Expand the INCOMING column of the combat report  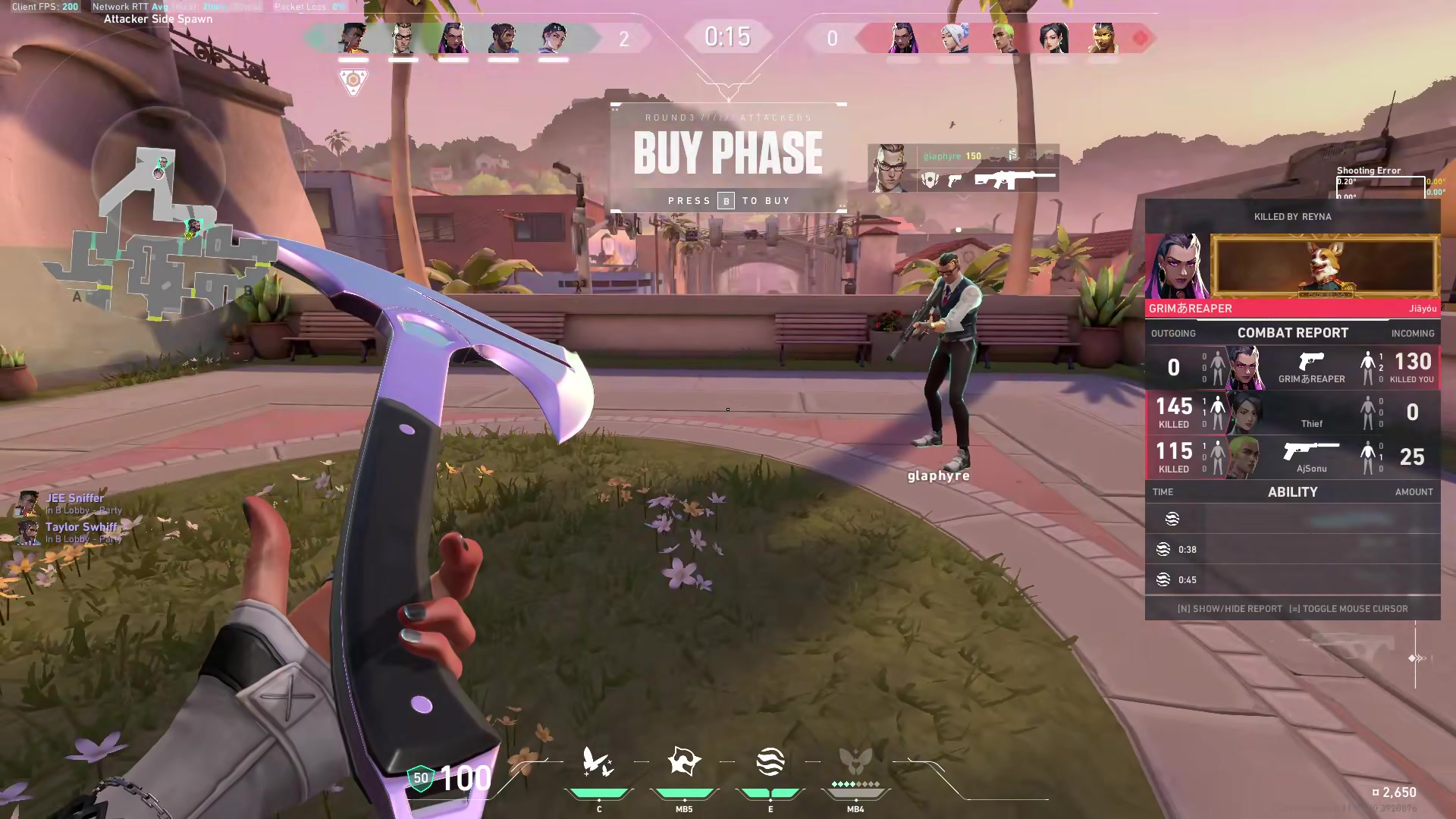click(x=1412, y=333)
